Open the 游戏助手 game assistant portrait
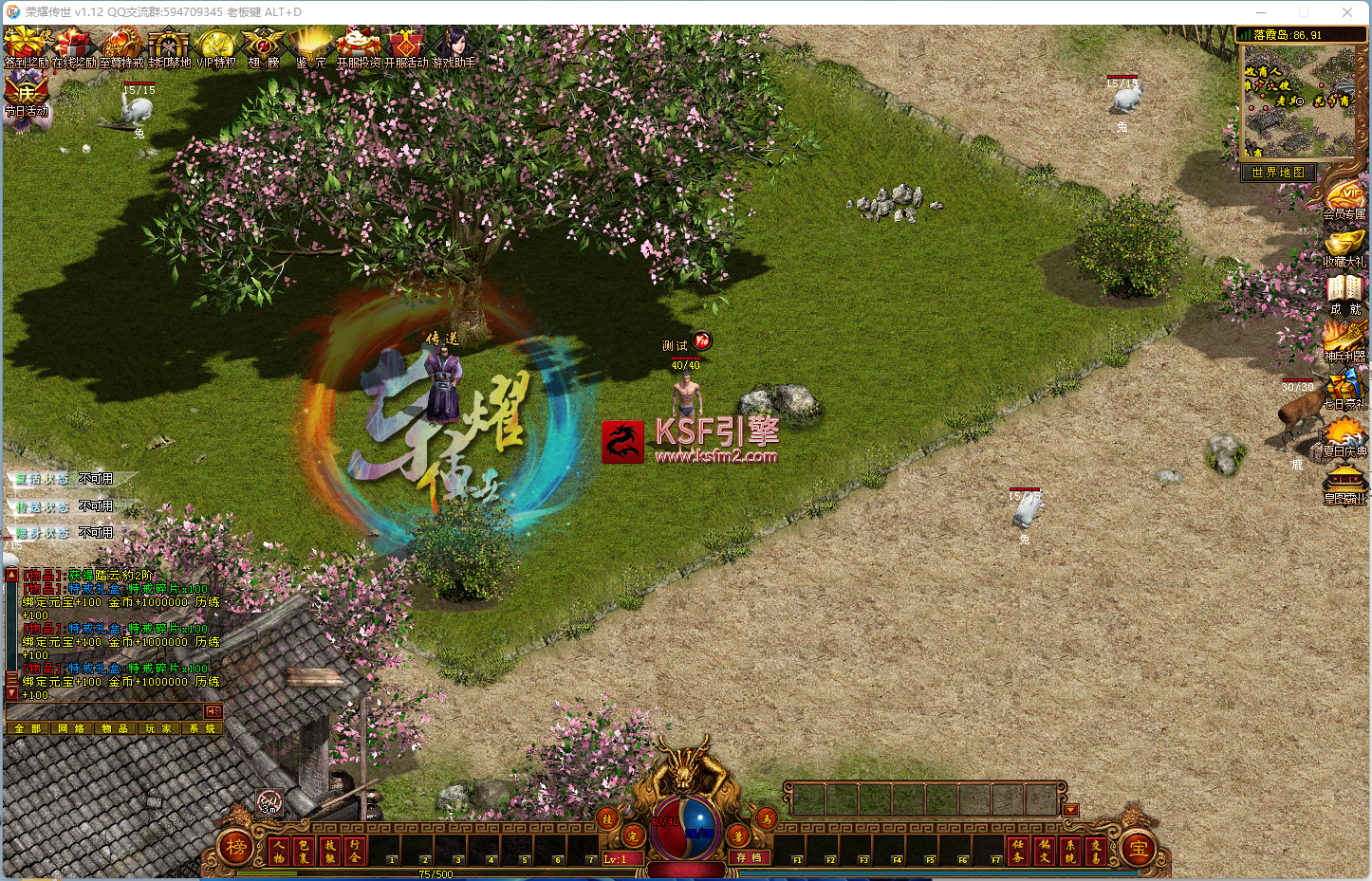The image size is (1372, 881). [x=454, y=46]
